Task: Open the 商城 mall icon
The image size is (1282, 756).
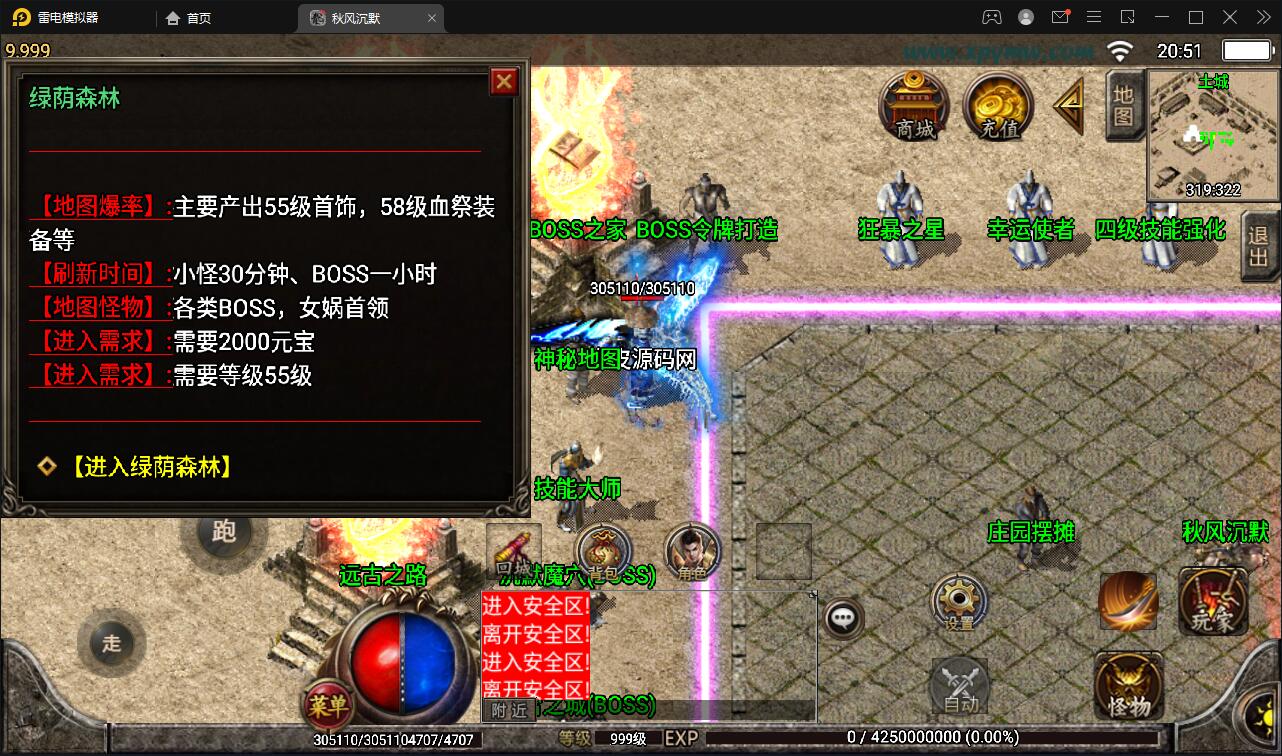Action: pos(912,107)
